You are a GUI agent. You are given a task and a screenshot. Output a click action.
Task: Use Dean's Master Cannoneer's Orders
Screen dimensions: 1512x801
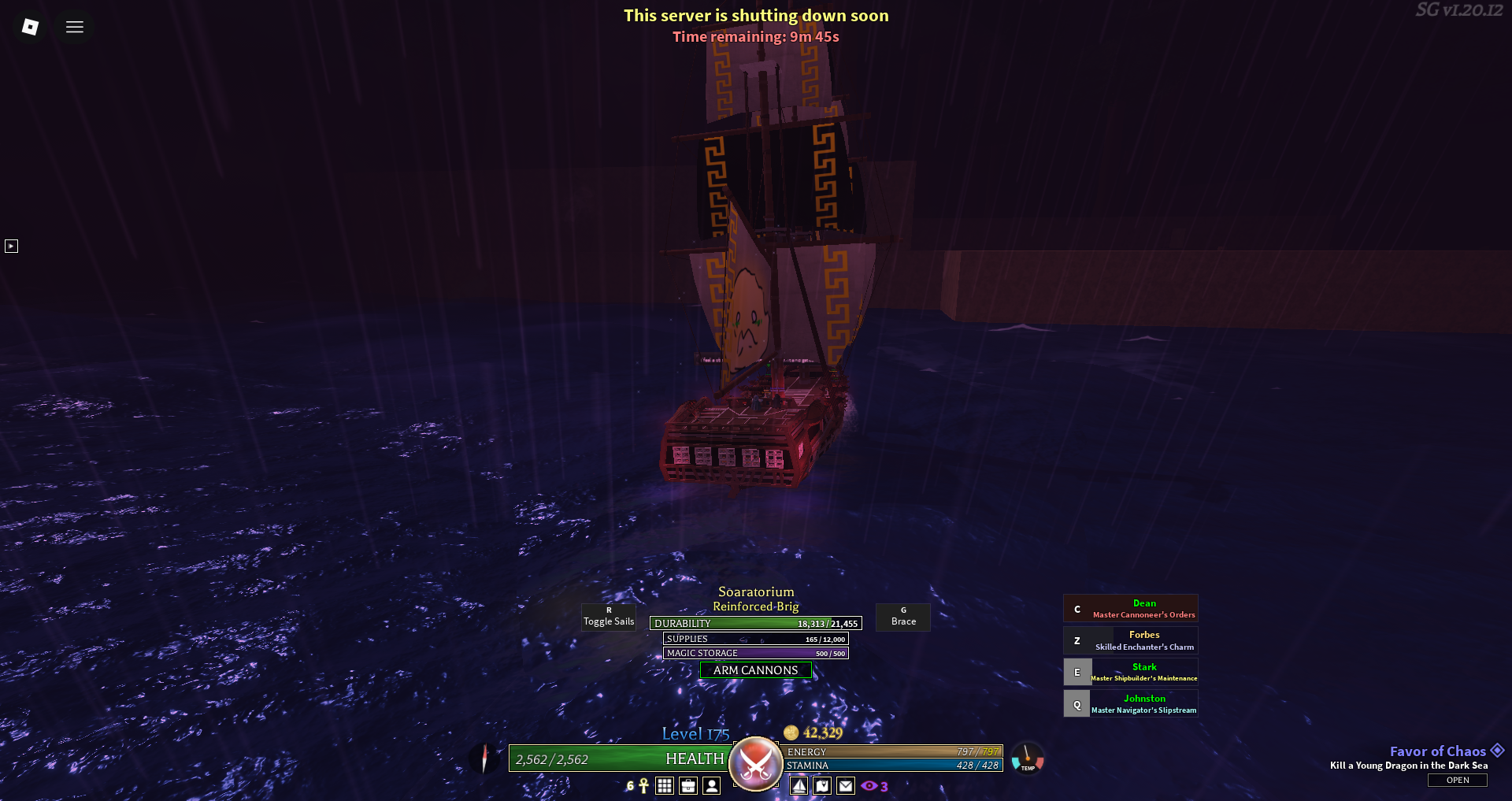[1130, 609]
